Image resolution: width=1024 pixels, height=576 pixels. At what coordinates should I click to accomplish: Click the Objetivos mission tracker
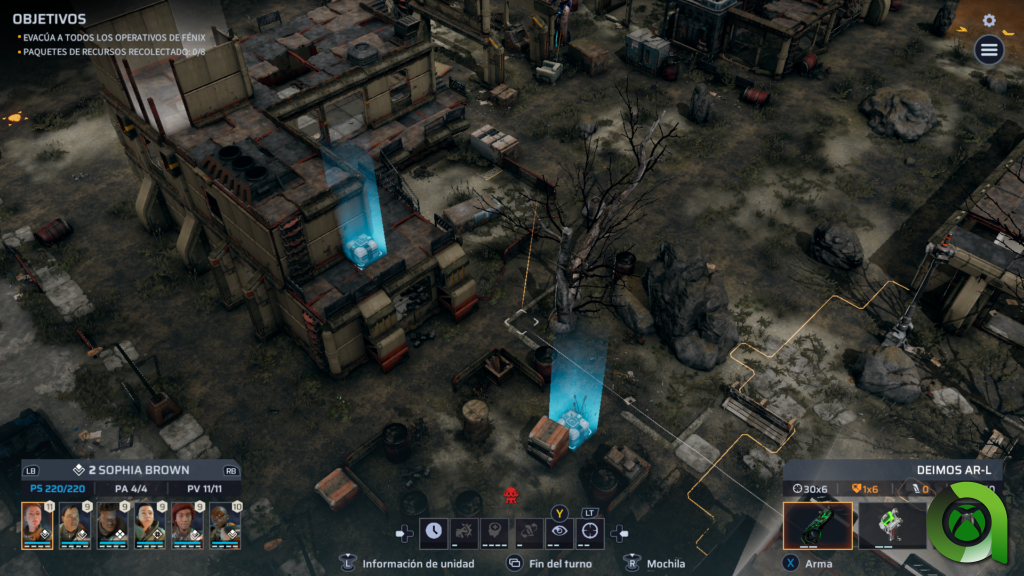click(49, 19)
